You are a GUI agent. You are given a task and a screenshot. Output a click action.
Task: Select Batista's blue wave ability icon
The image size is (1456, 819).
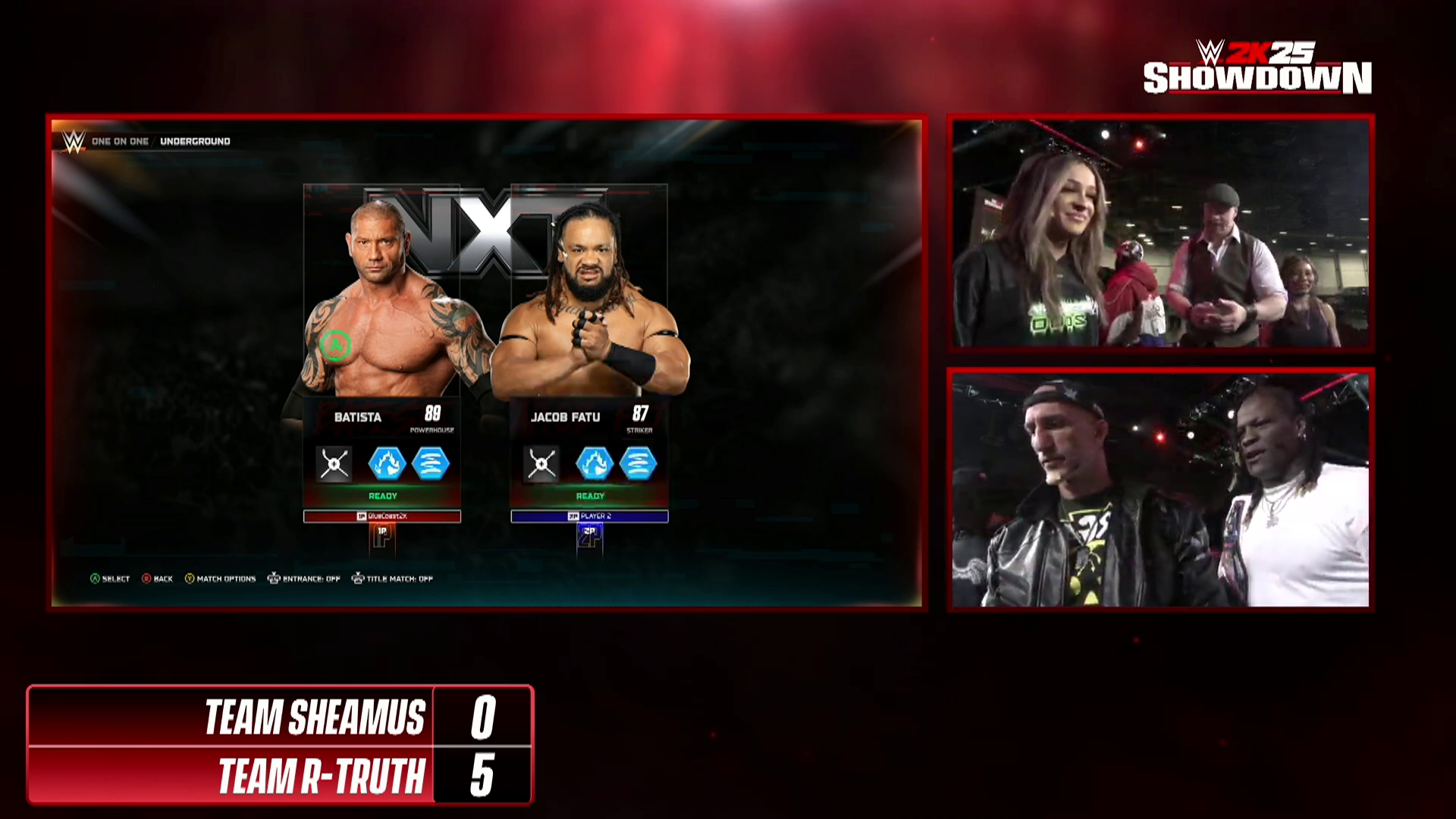pos(431,464)
